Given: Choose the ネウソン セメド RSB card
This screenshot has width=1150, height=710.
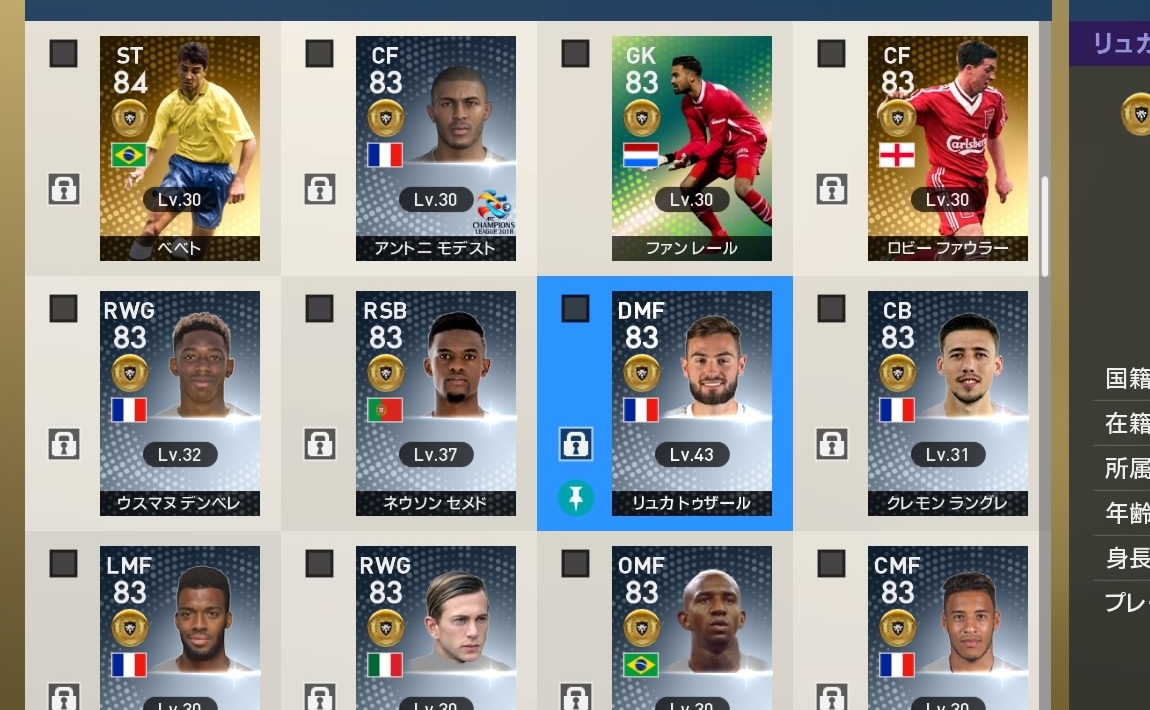Looking at the screenshot, I should (436, 403).
